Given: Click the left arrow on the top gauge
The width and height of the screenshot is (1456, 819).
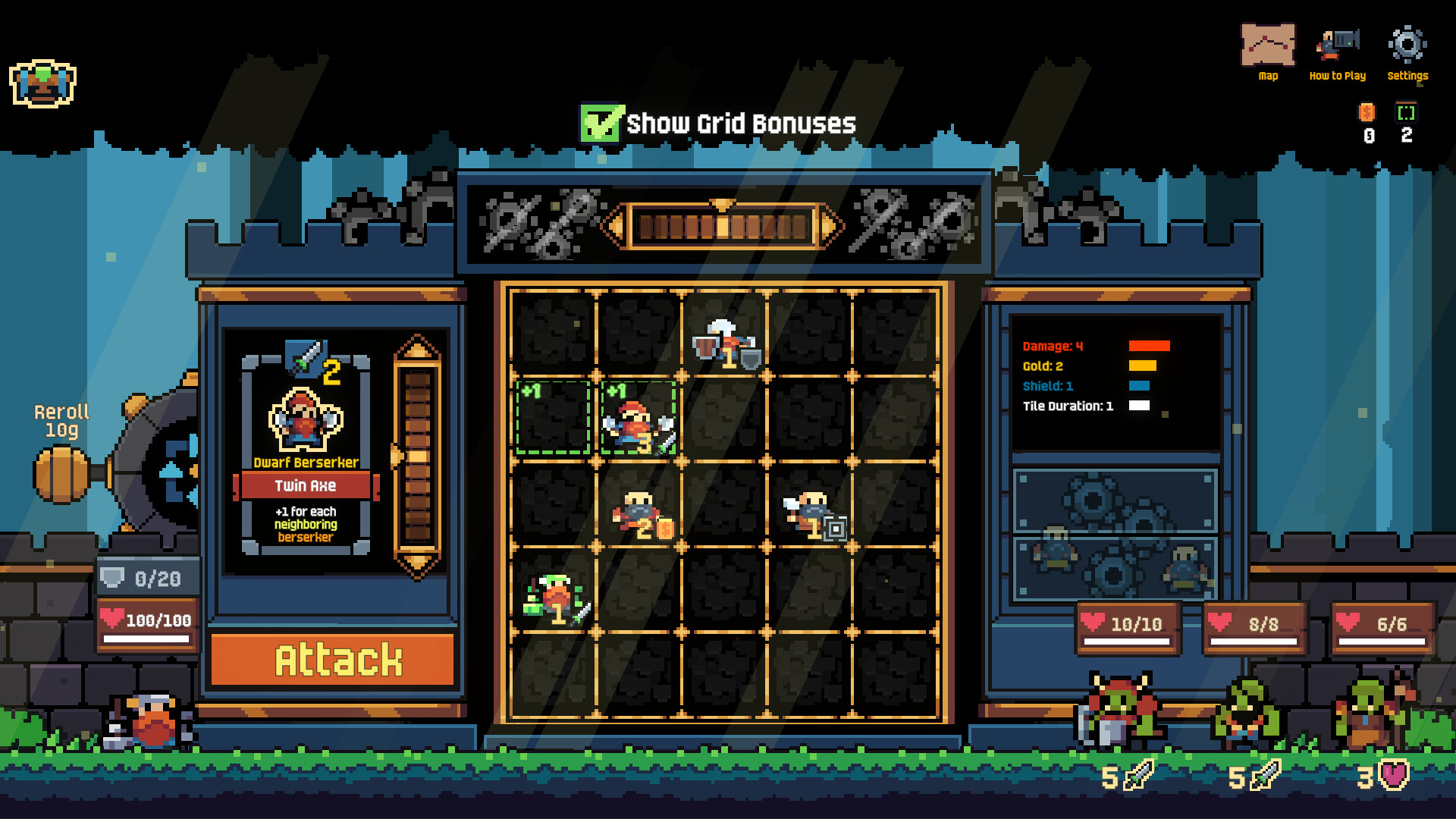Looking at the screenshot, I should (616, 226).
